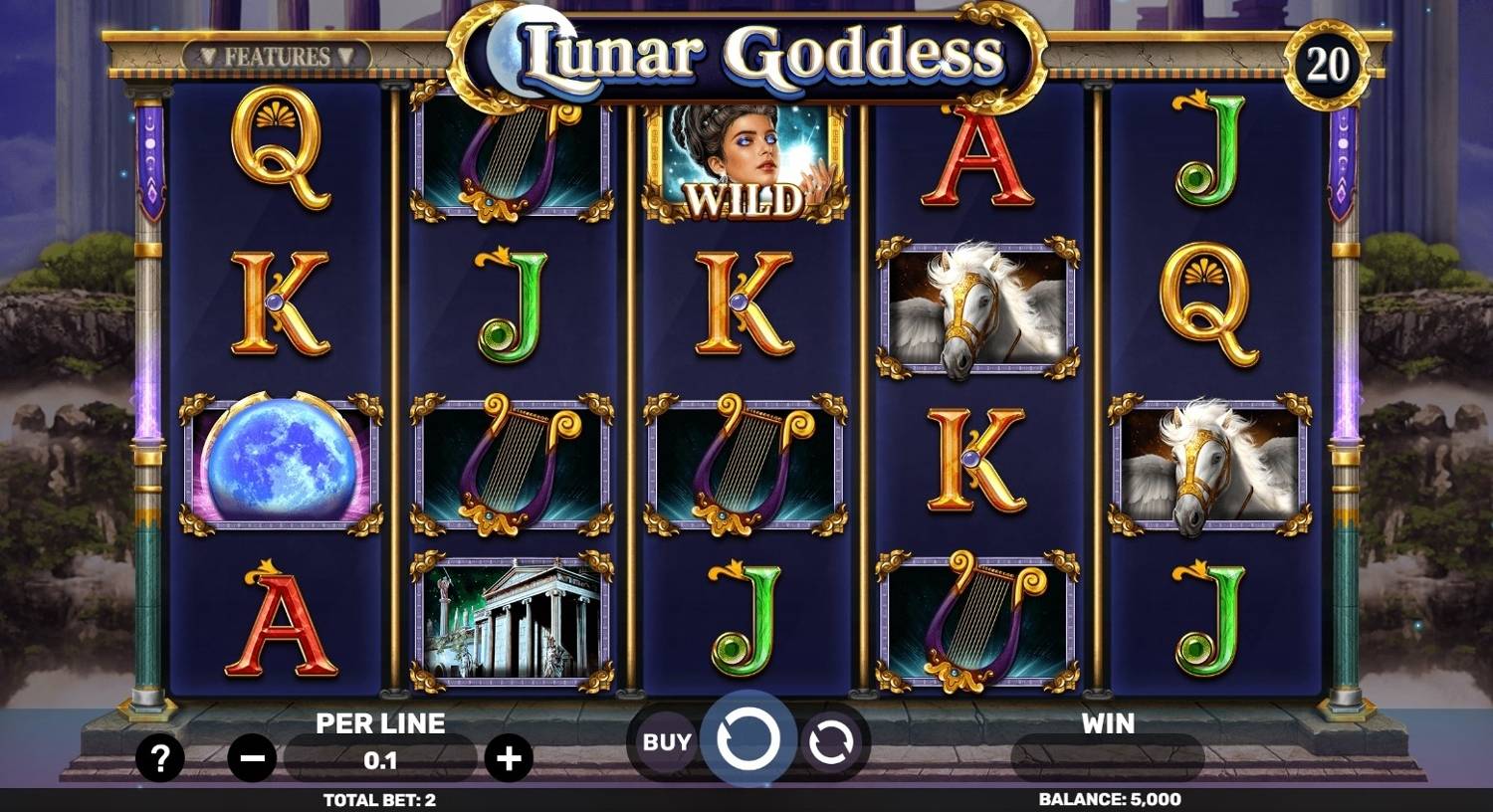
Task: Click the WIN display panel
Action: (x=1110, y=758)
